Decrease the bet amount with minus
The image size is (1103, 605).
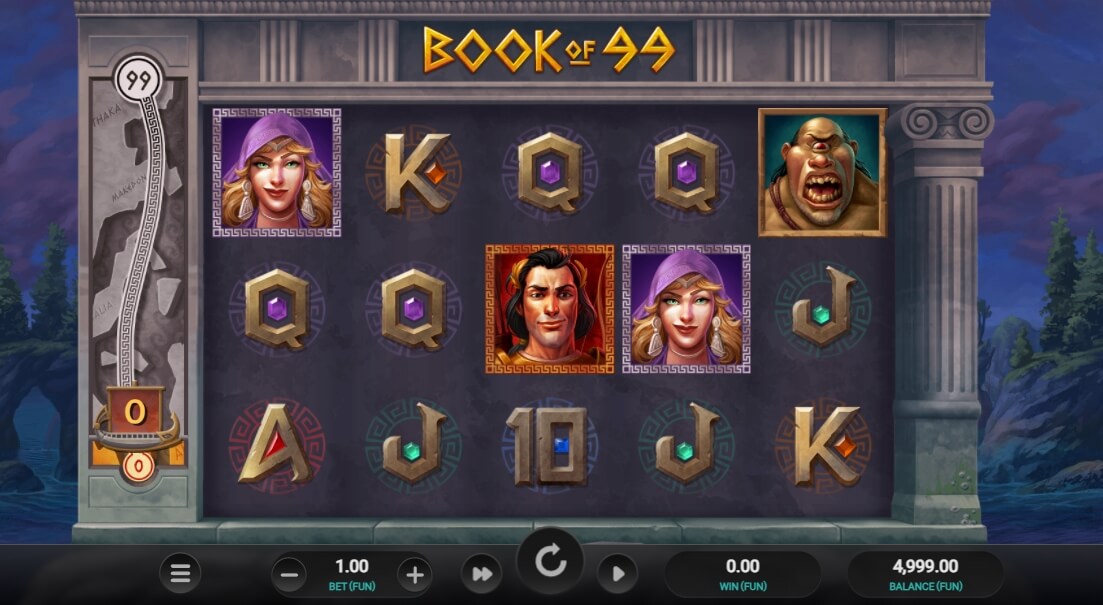[x=290, y=574]
